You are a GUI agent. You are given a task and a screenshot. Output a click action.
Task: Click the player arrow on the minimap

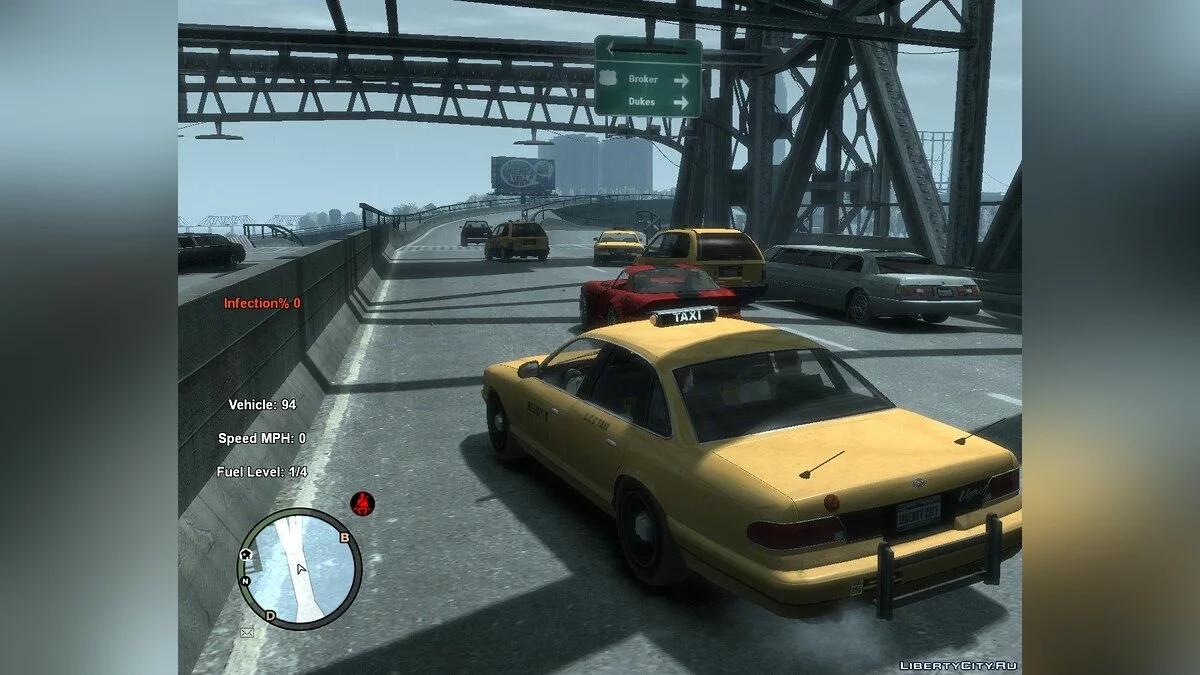(x=301, y=569)
